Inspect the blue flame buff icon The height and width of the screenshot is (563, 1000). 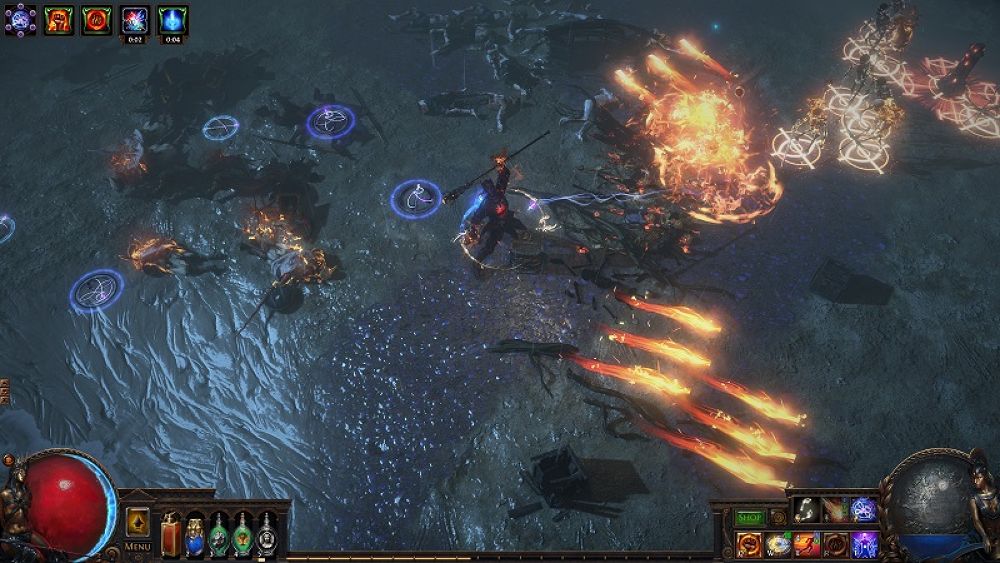pos(172,19)
